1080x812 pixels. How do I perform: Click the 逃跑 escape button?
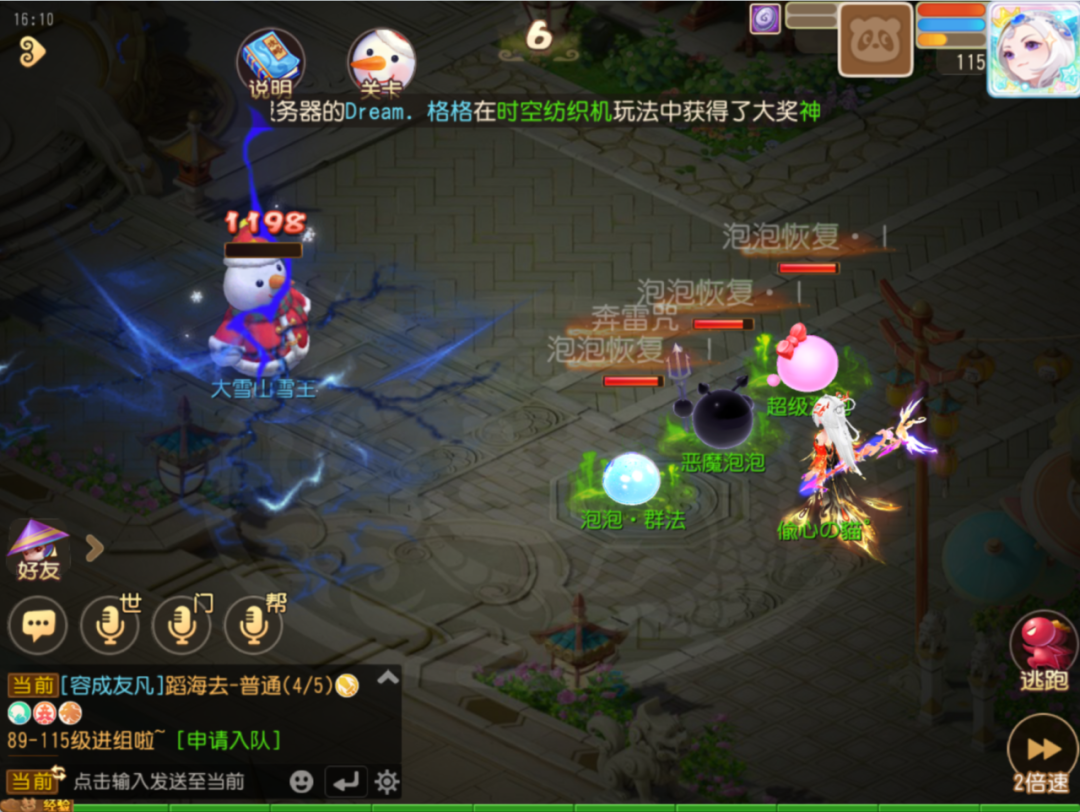1043,652
